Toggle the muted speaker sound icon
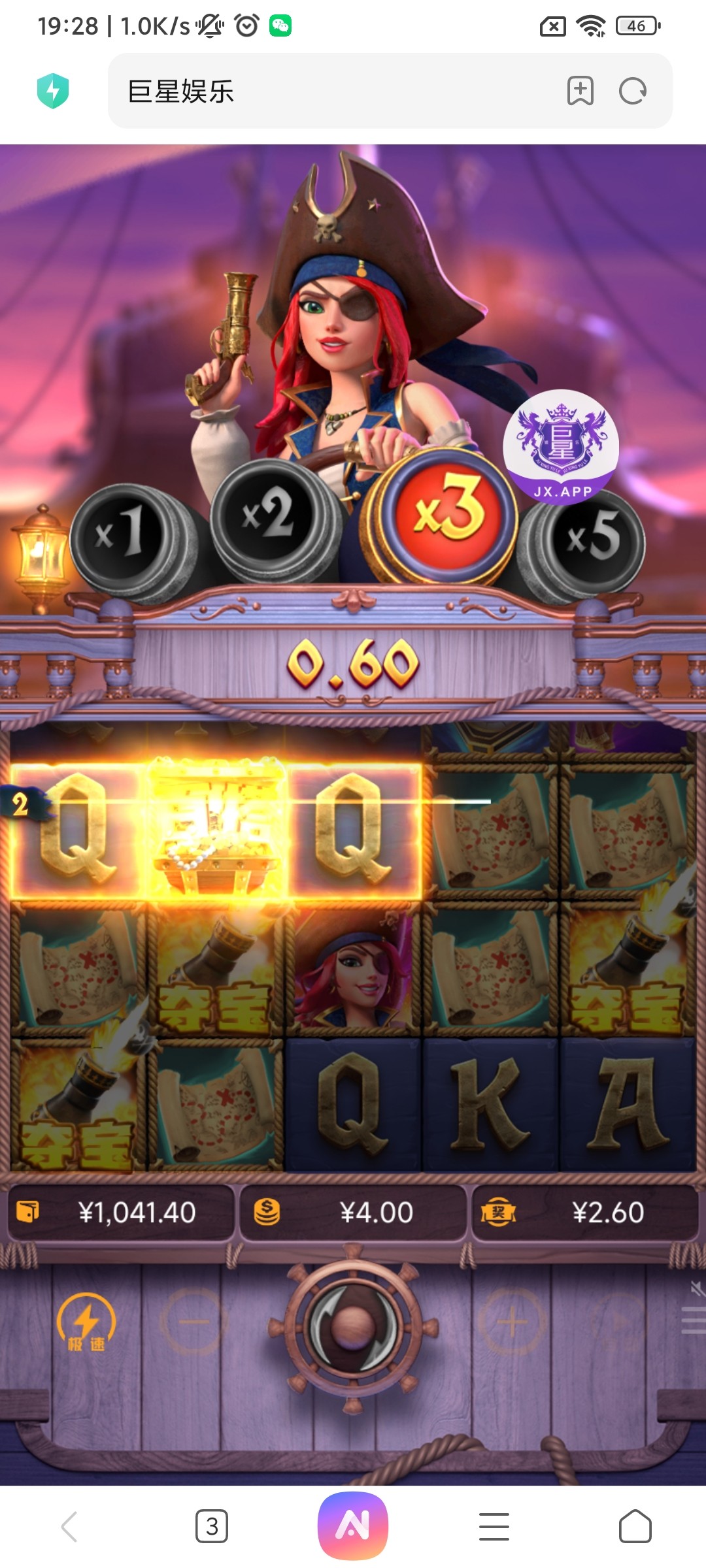The image size is (706, 1568). click(697, 1288)
